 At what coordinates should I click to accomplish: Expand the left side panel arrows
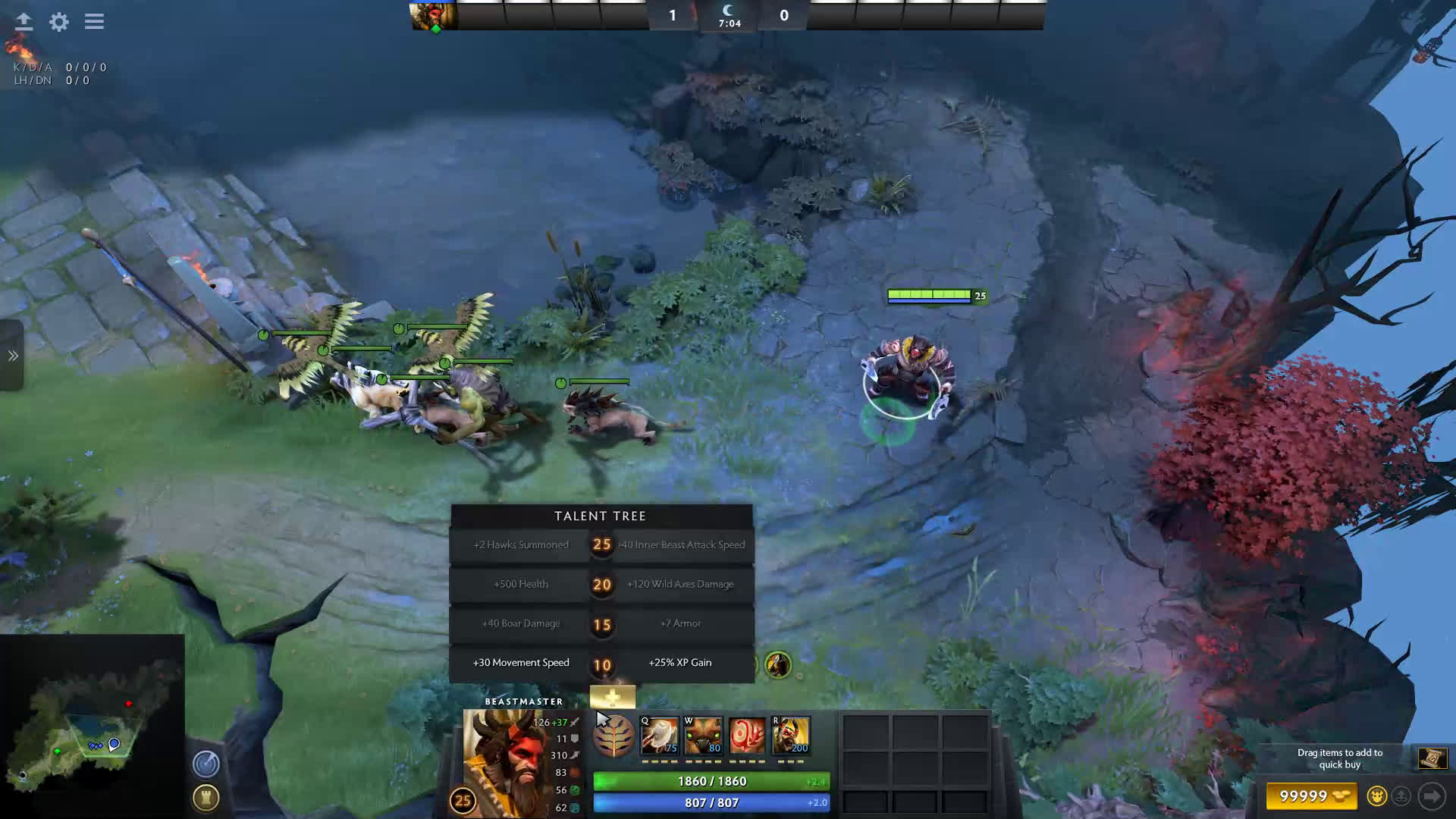pos(13,356)
